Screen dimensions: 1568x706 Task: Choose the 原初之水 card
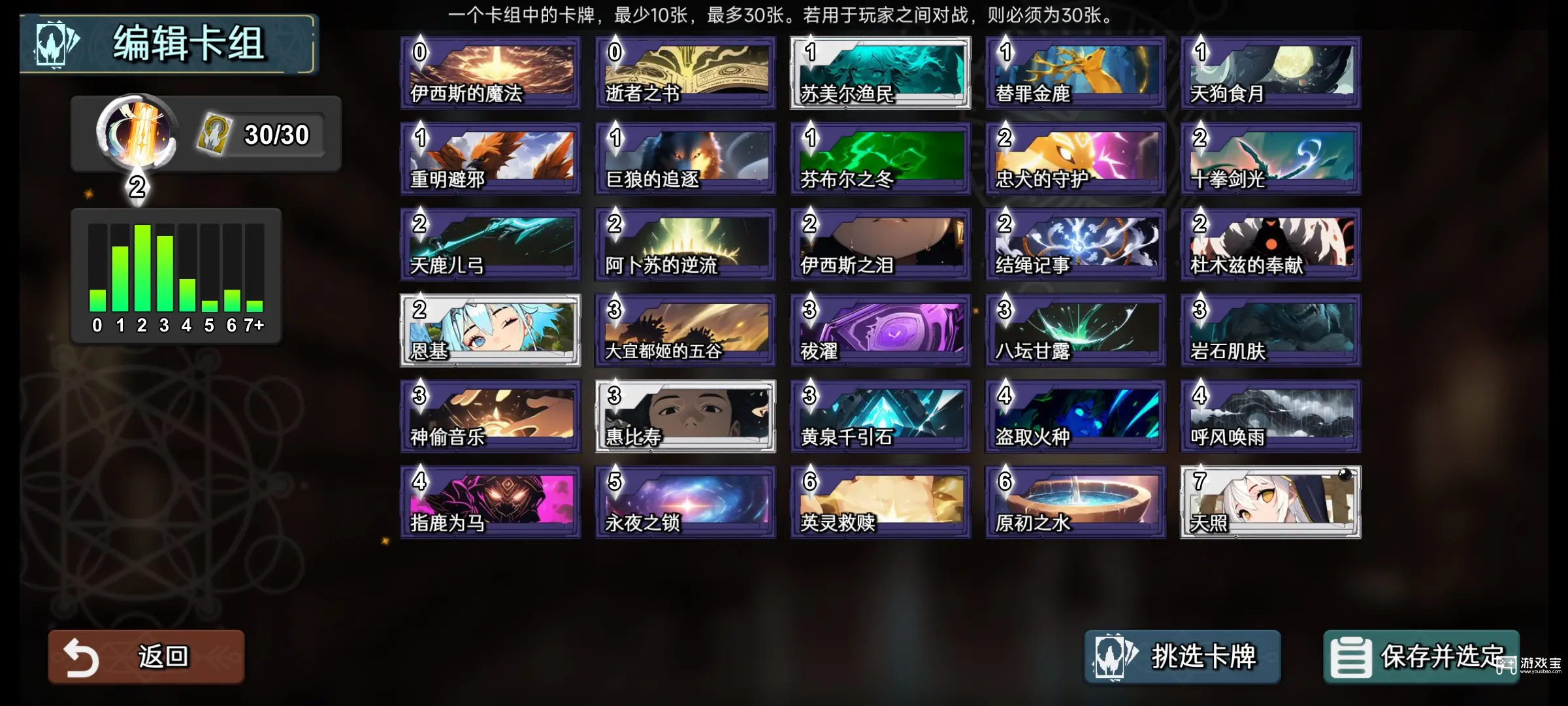pyautogui.click(x=1075, y=502)
